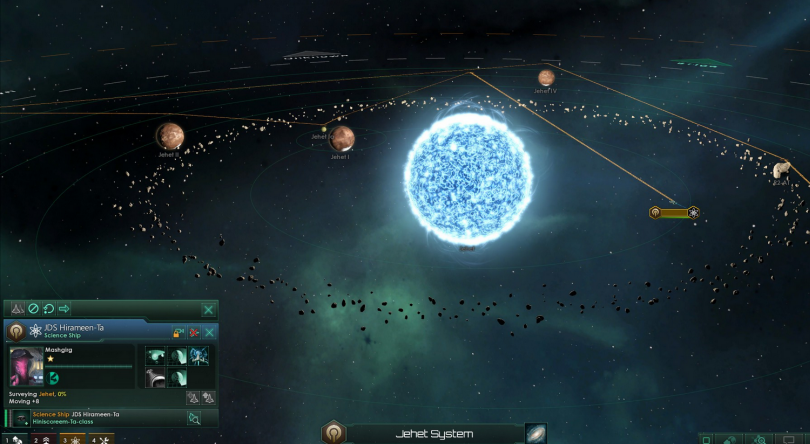Click the stop orders circle-slash icon
The image size is (810, 444).
[33, 310]
